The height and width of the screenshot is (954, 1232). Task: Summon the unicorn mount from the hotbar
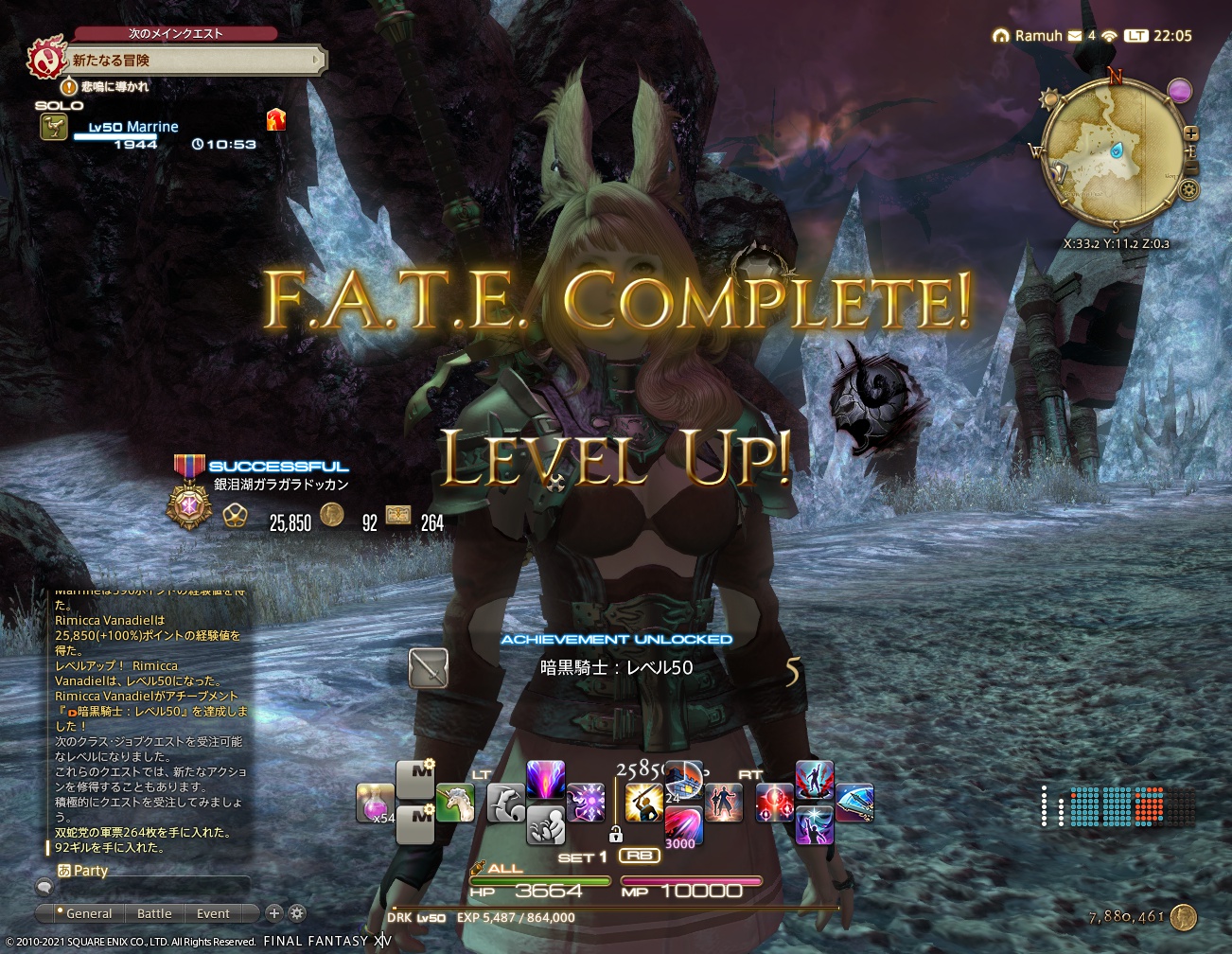[453, 804]
